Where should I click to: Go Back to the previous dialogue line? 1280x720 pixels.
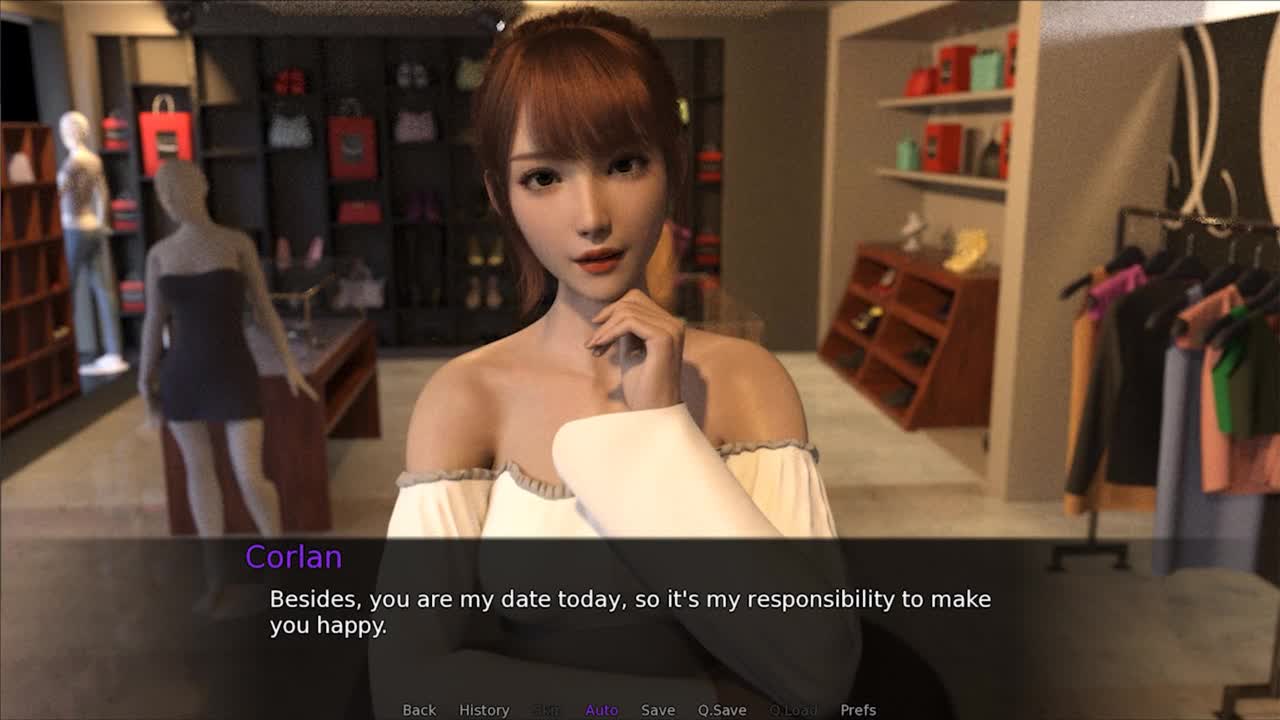[419, 710]
